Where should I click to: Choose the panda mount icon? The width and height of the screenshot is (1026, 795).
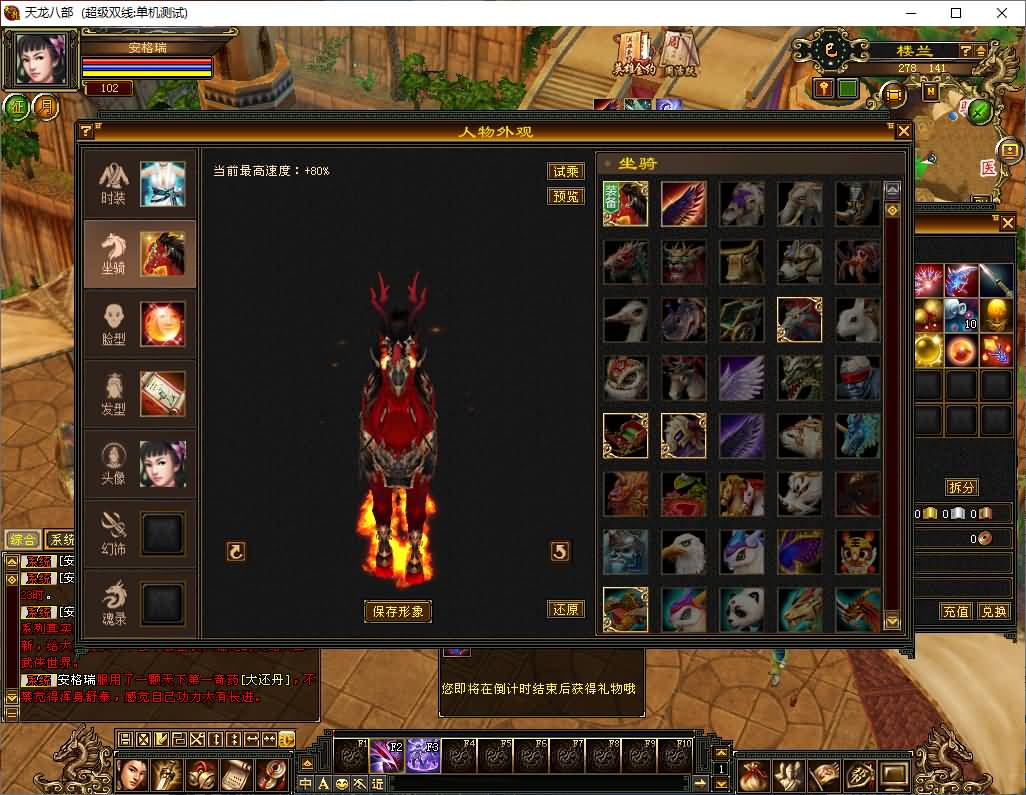pos(742,609)
